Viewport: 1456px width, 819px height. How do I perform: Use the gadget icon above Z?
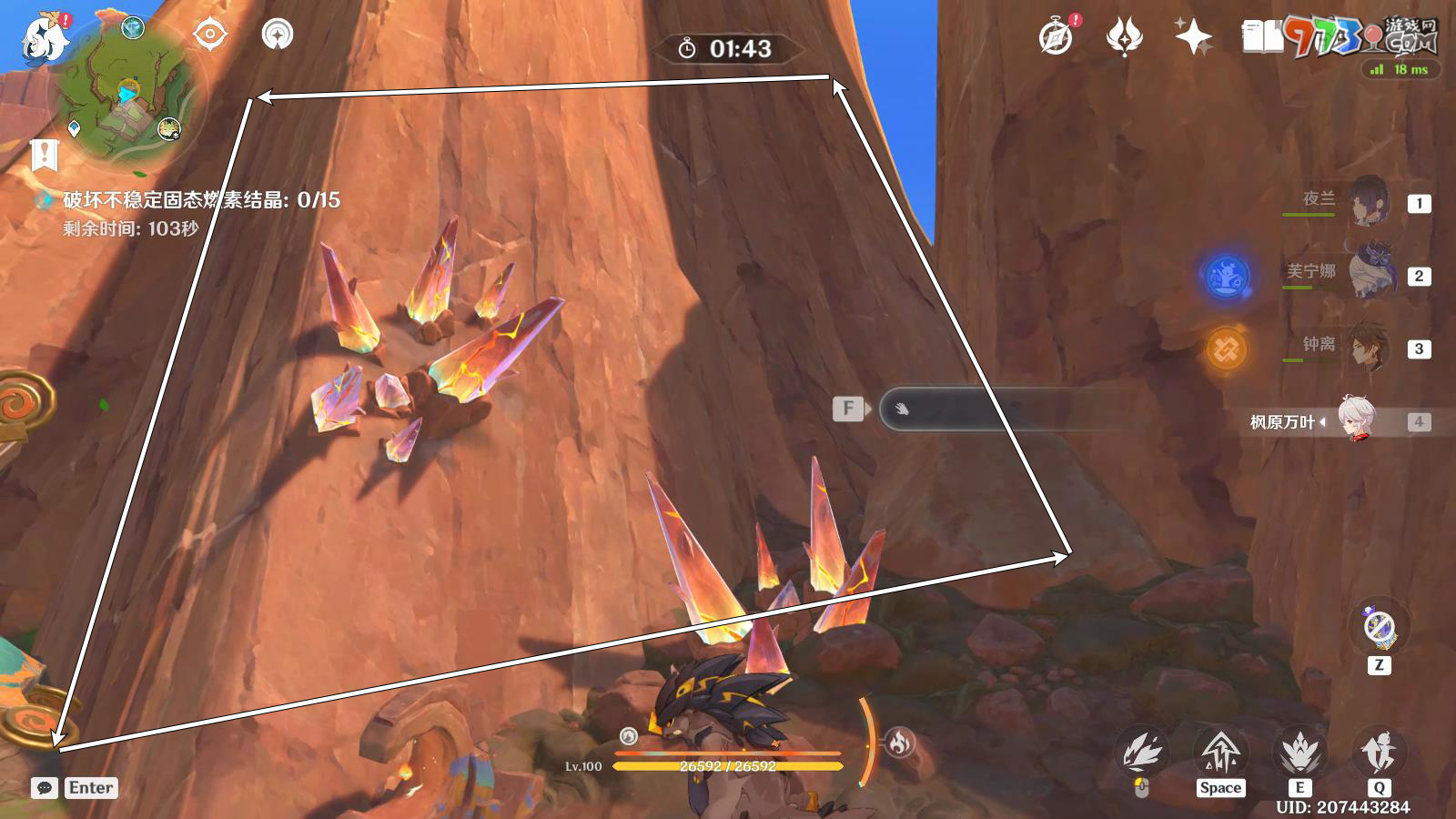[1379, 627]
